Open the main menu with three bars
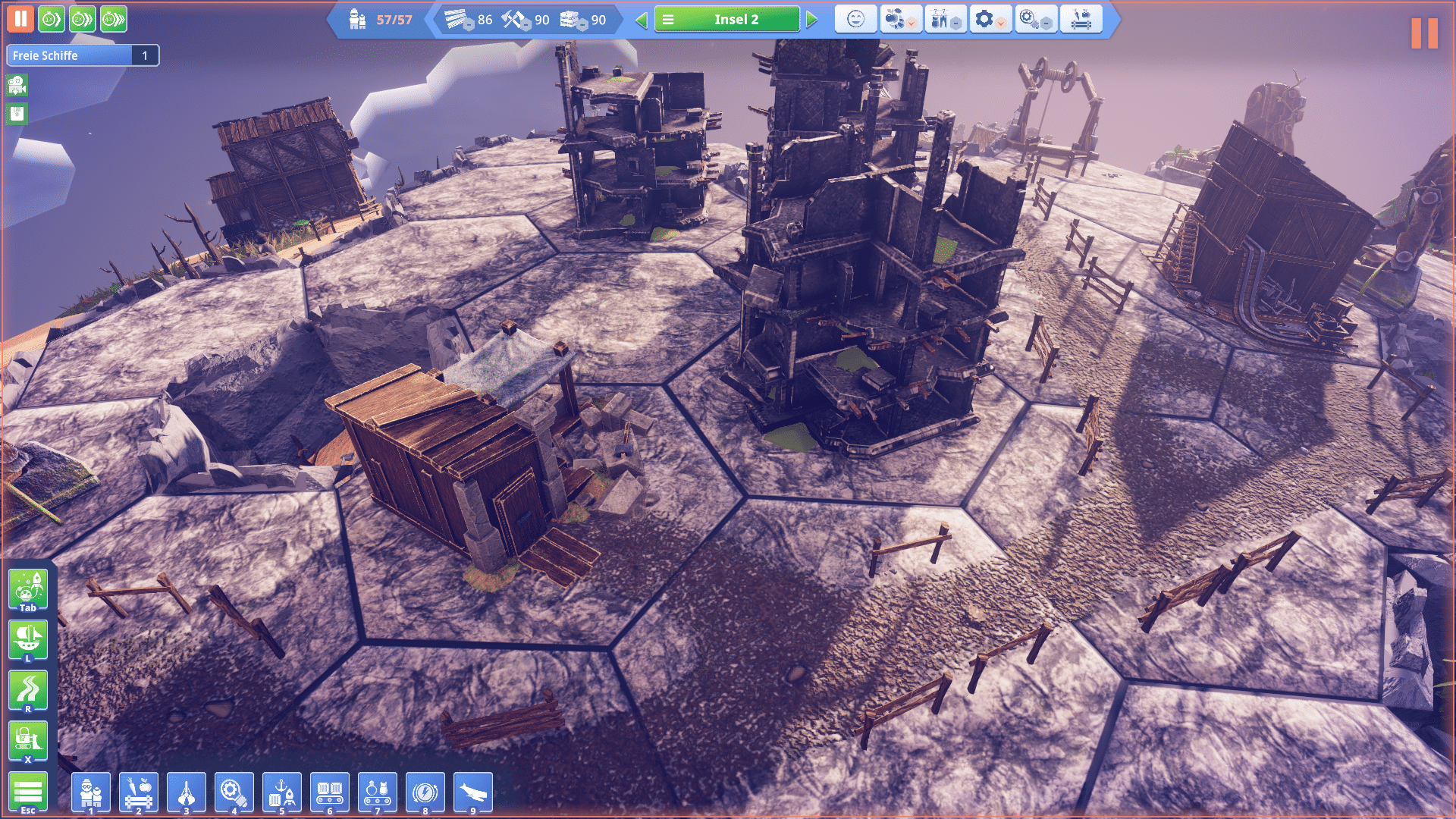This screenshot has height=819, width=1456. coord(28,792)
